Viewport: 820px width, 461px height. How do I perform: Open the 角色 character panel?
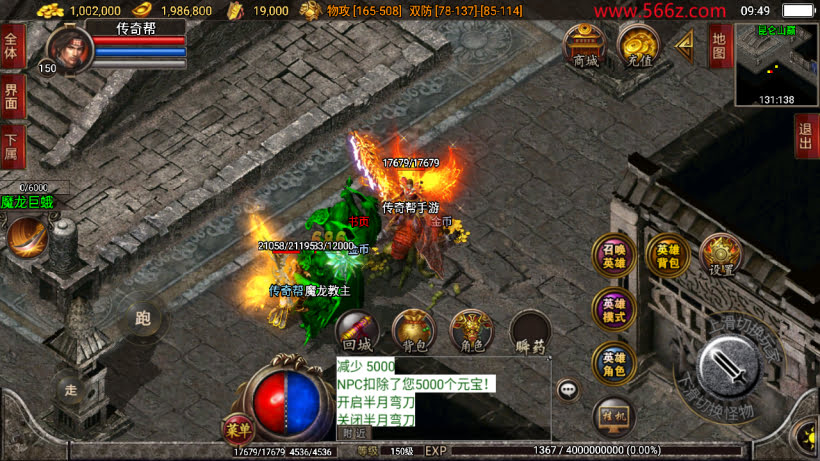pyautogui.click(x=471, y=331)
